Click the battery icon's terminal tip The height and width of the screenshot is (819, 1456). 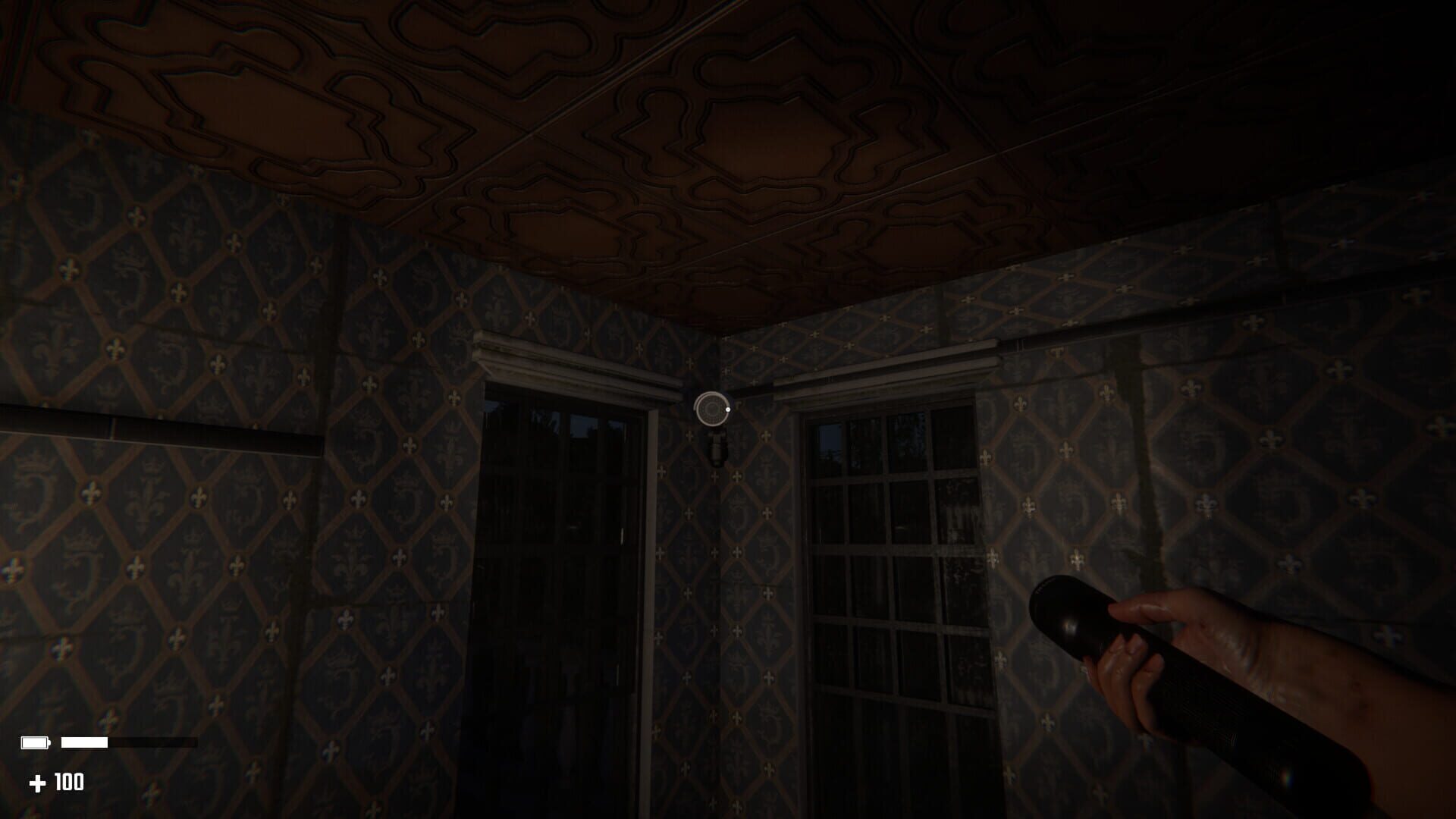click(50, 742)
